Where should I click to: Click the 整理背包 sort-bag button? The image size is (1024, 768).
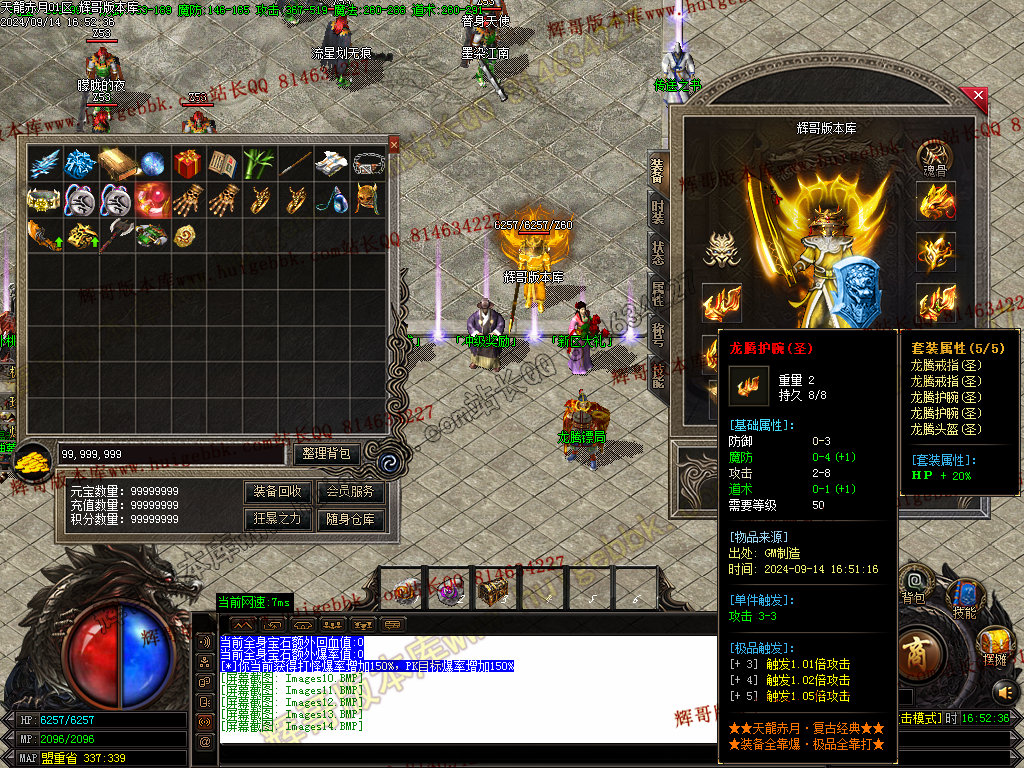[326, 454]
